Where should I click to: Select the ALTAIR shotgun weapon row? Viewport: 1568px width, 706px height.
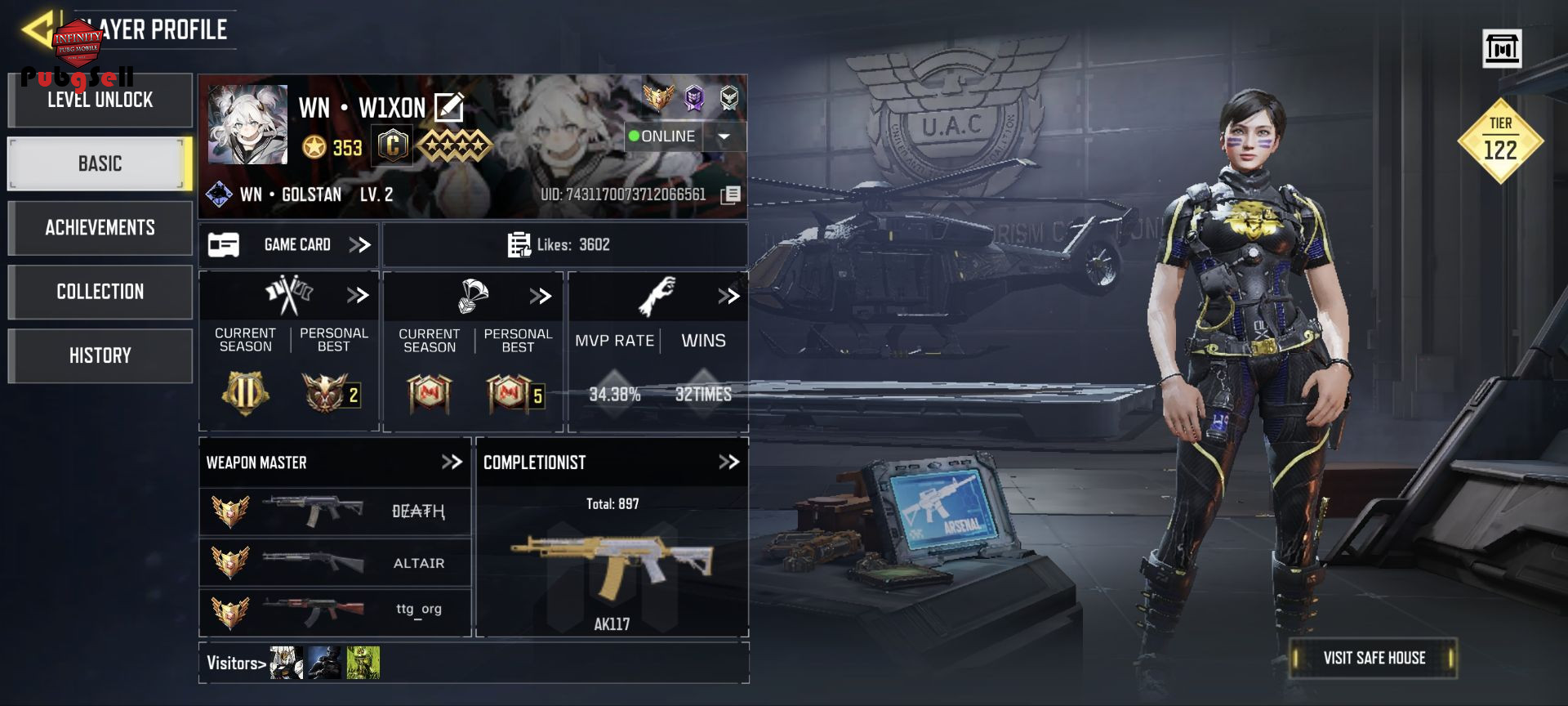click(335, 563)
